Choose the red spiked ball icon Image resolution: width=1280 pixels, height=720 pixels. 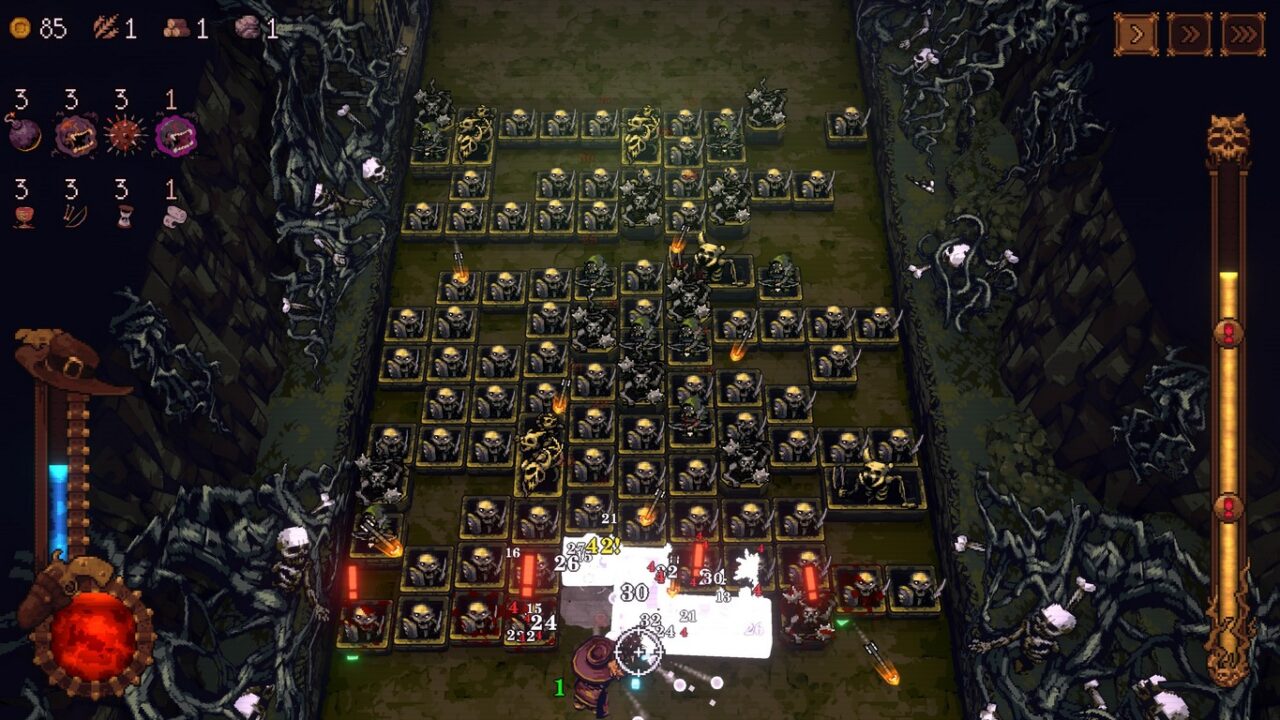125,135
